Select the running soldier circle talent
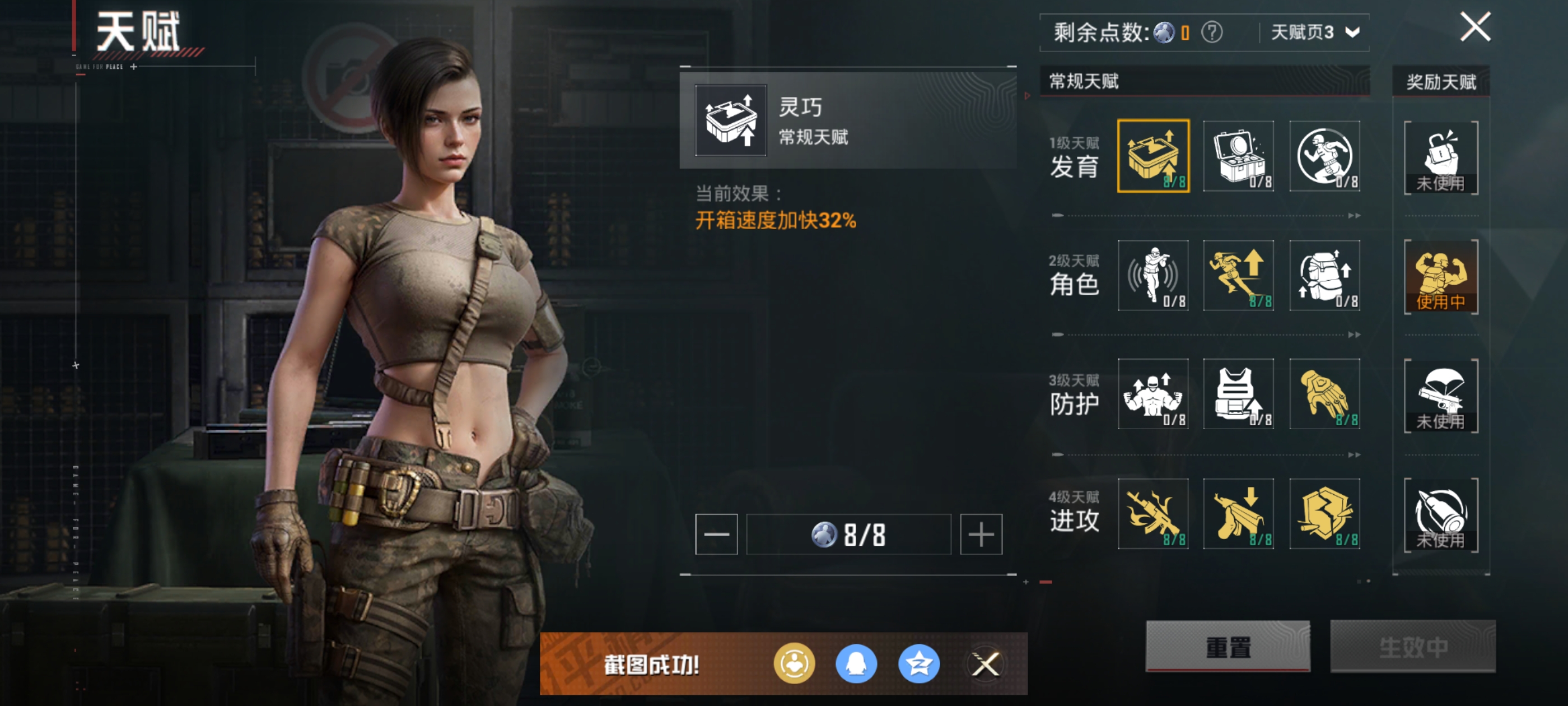 (1324, 156)
